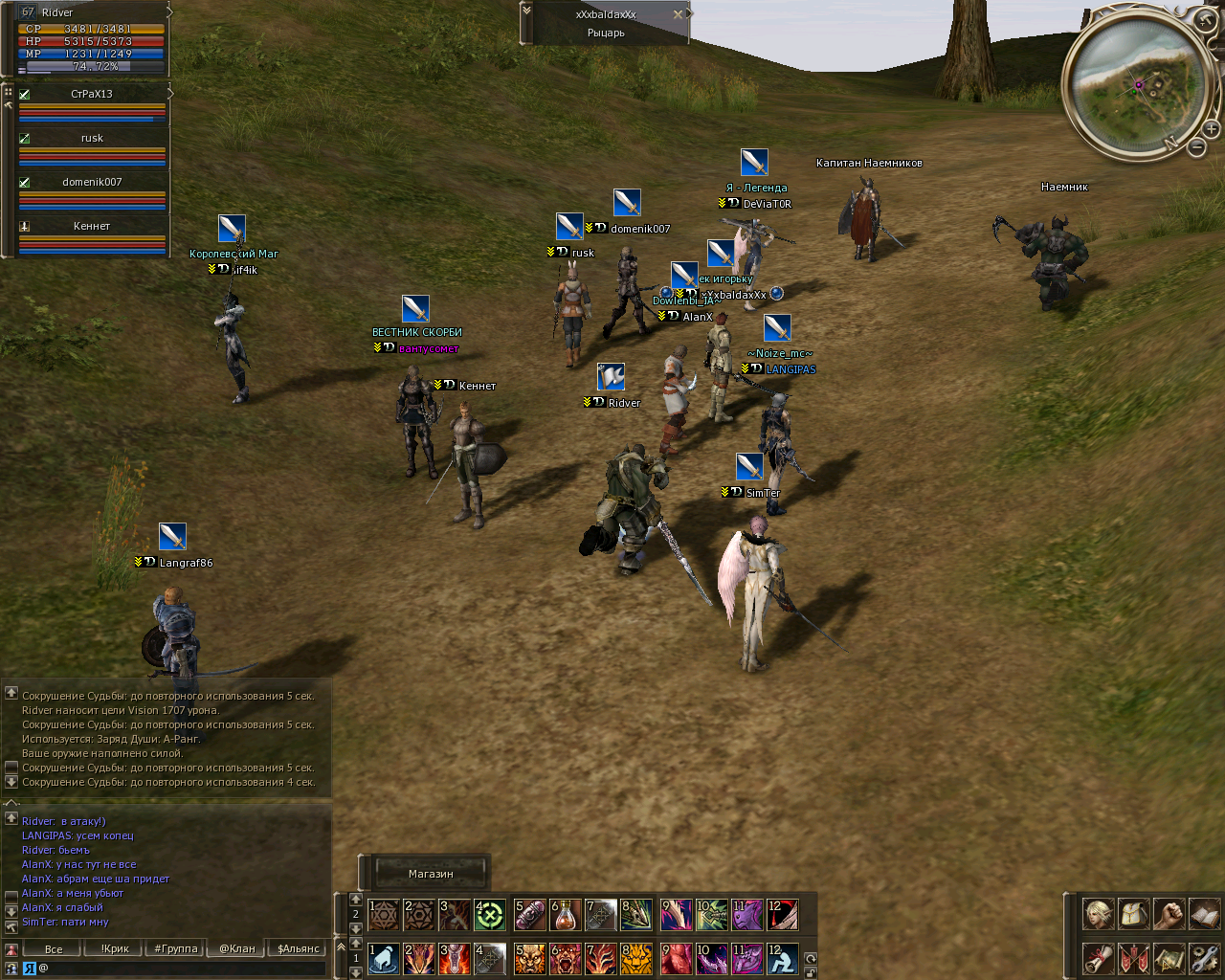1225x980 pixels.
Task: Open the actions menu fist icon
Action: pyautogui.click(x=1169, y=914)
